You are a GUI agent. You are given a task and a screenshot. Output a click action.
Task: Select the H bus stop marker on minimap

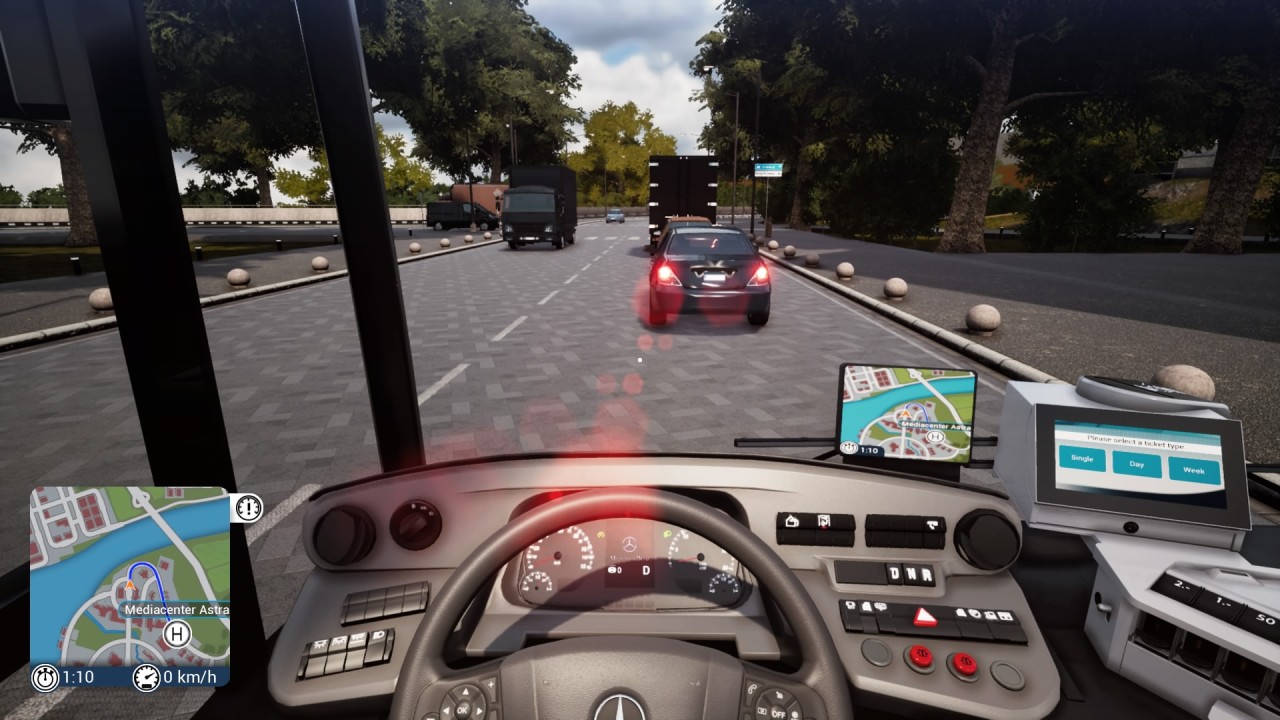178,633
